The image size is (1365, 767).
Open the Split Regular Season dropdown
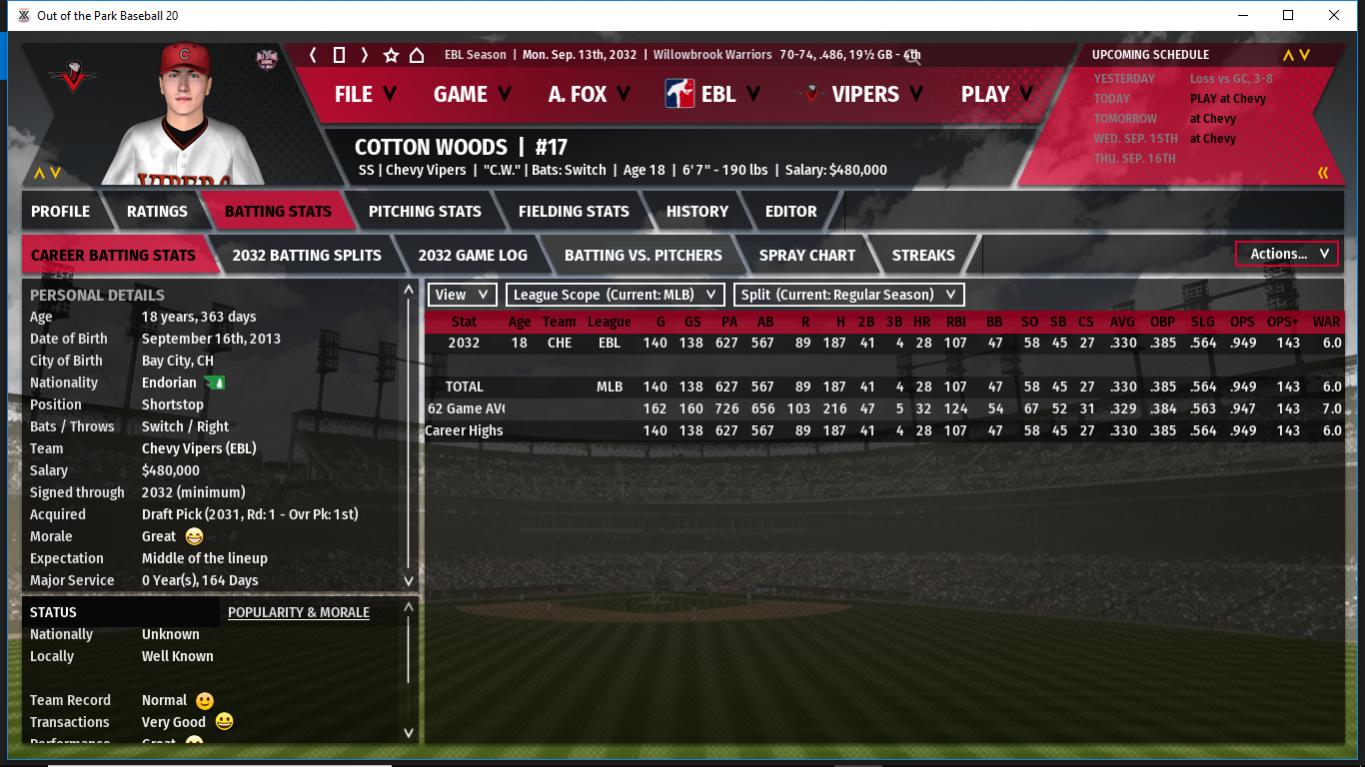coord(849,295)
